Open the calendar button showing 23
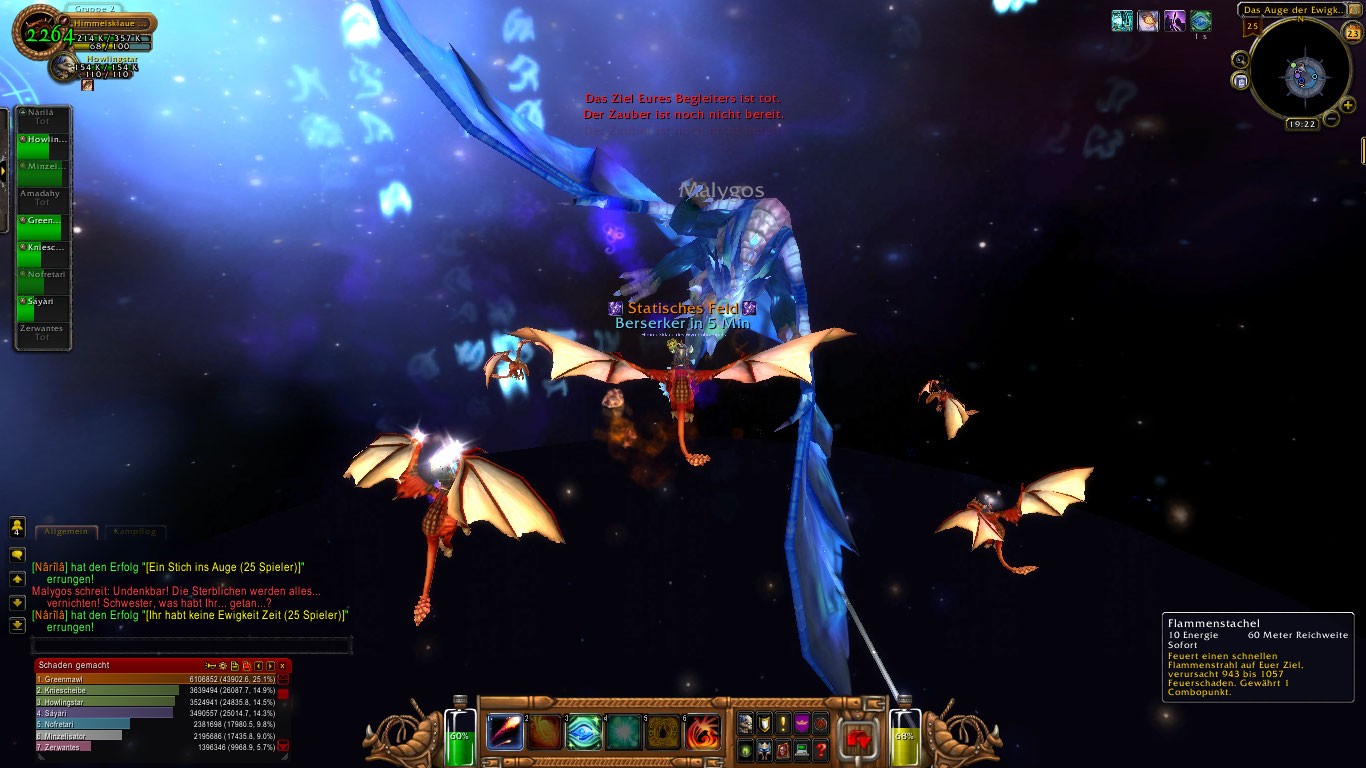1366x768 pixels. tap(1352, 33)
